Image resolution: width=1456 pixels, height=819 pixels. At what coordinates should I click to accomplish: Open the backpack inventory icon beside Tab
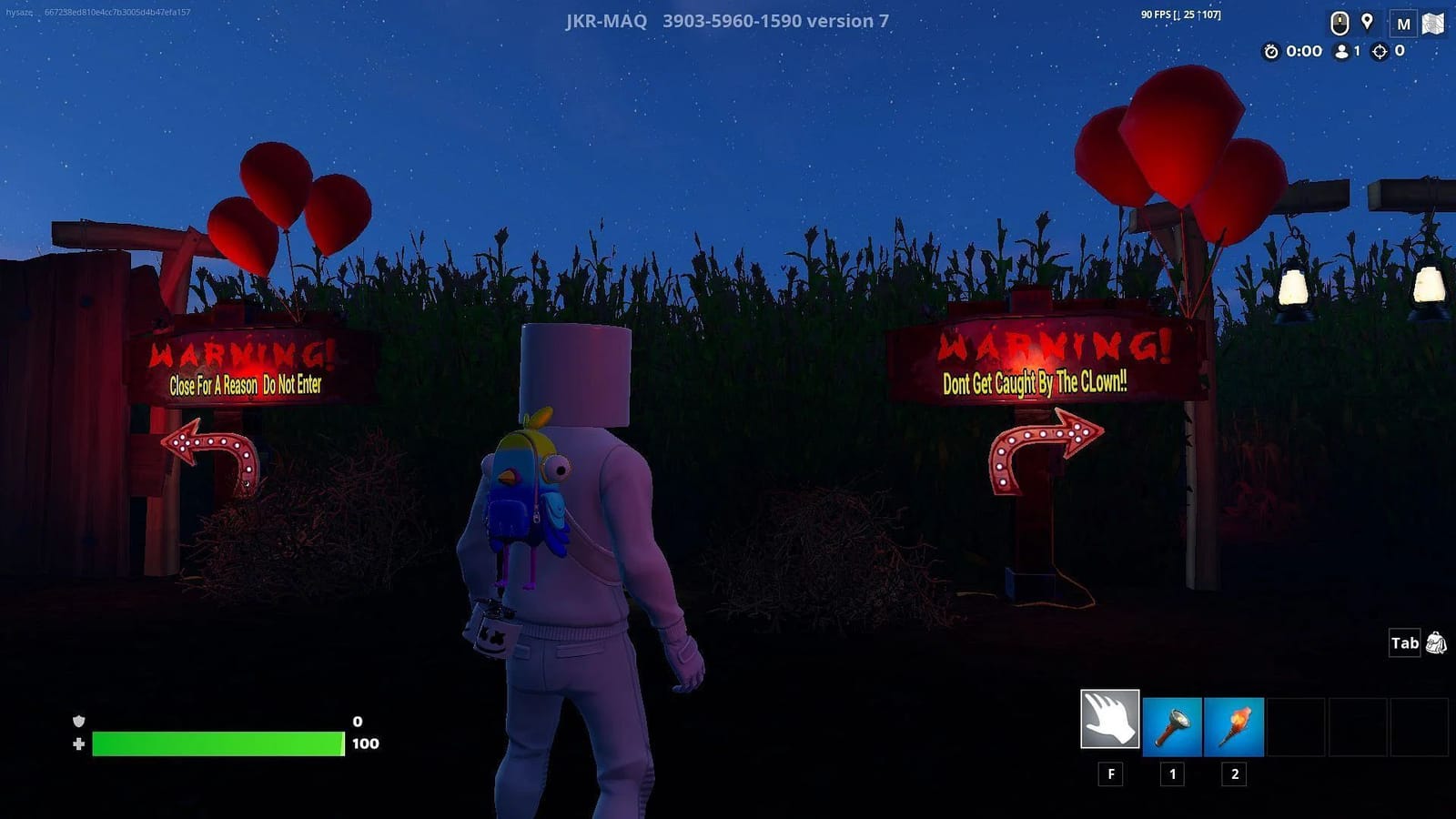1436,643
